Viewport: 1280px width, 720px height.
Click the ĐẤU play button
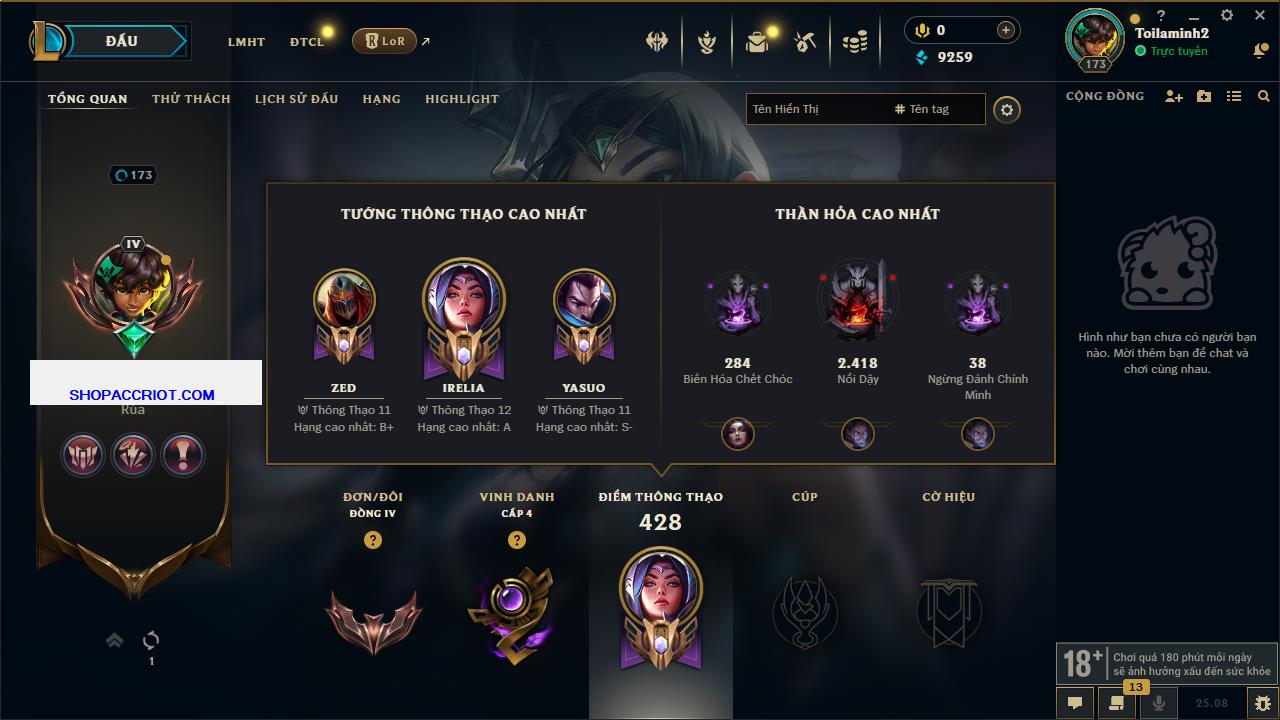tap(122, 41)
